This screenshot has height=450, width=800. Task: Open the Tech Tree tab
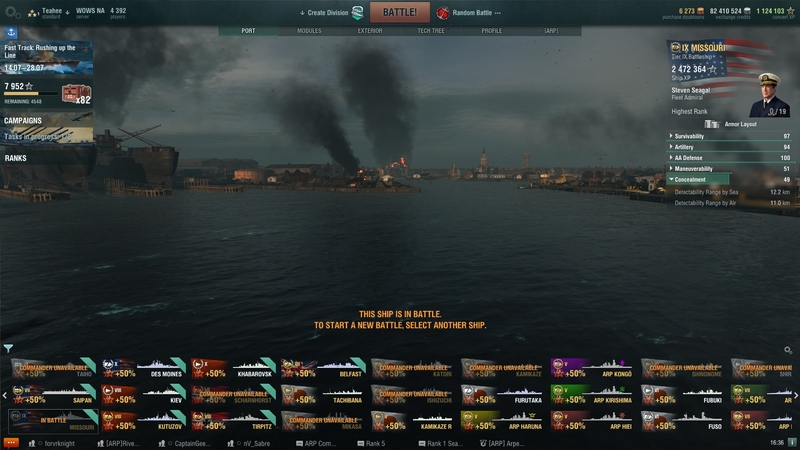click(431, 31)
